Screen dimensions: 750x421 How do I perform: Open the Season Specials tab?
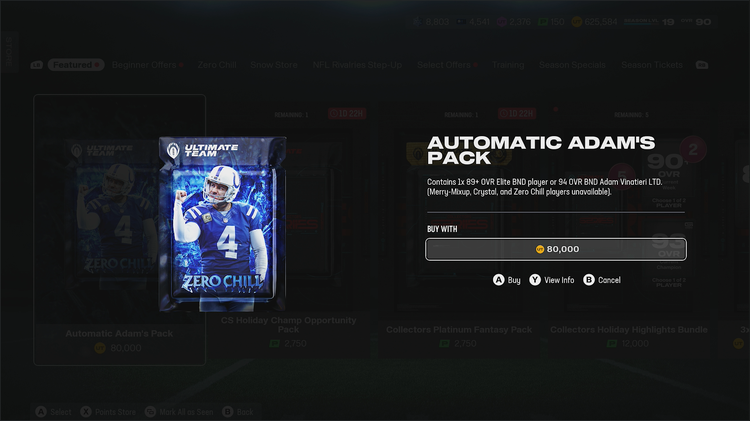pyautogui.click(x=571, y=65)
